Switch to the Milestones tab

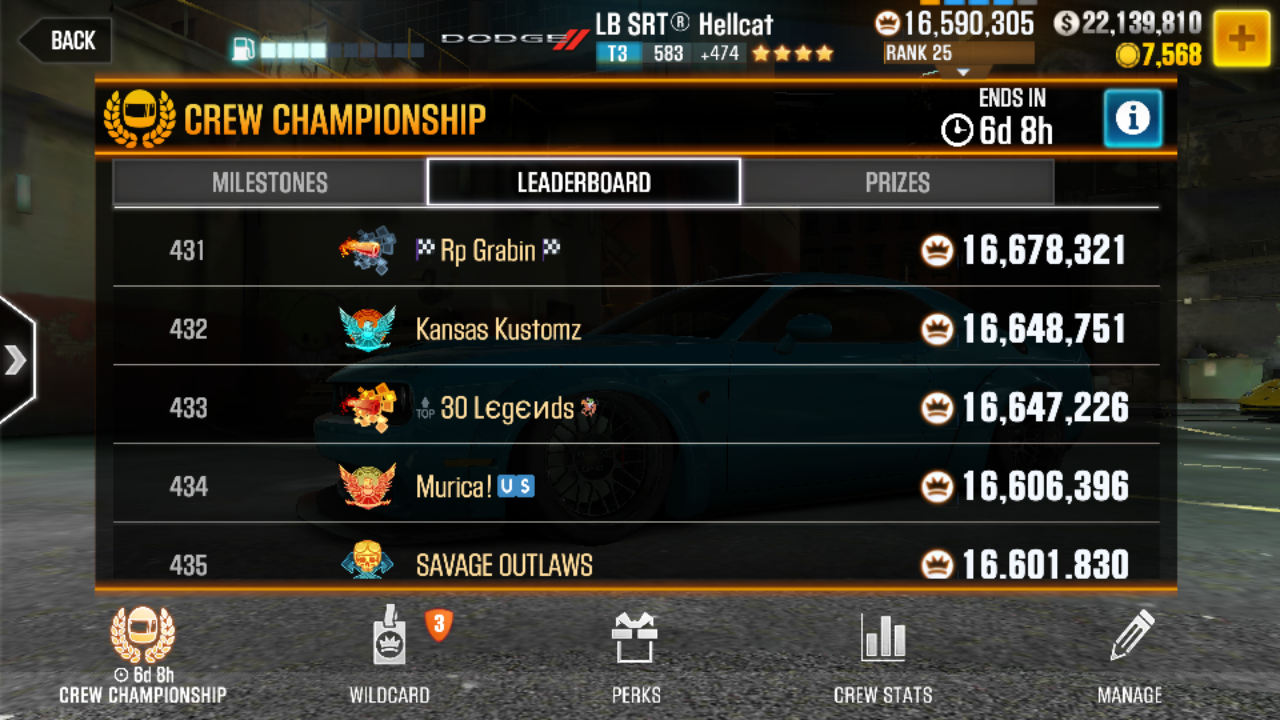(272, 182)
